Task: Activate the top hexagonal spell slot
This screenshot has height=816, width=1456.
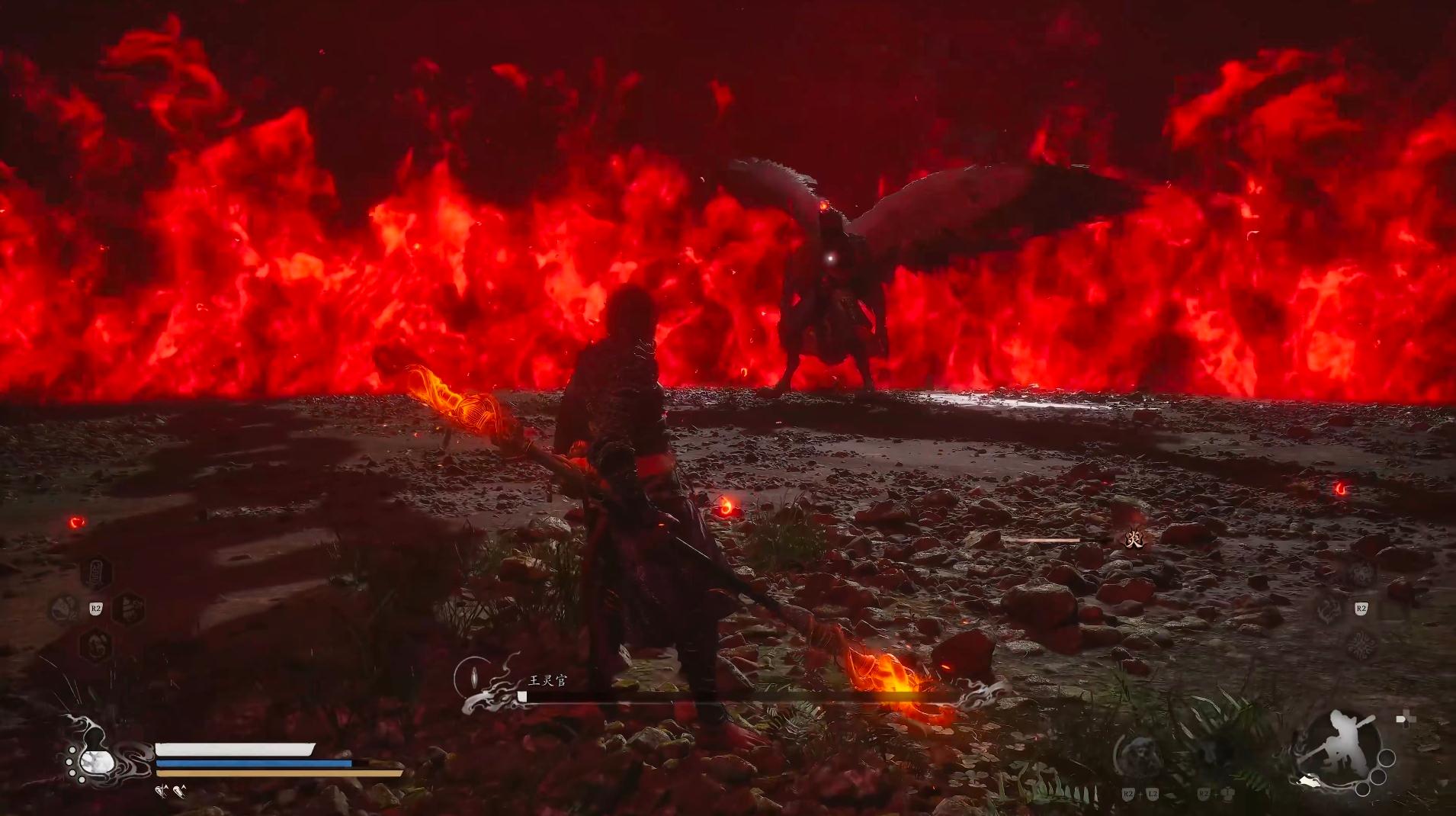Action: tap(96, 573)
